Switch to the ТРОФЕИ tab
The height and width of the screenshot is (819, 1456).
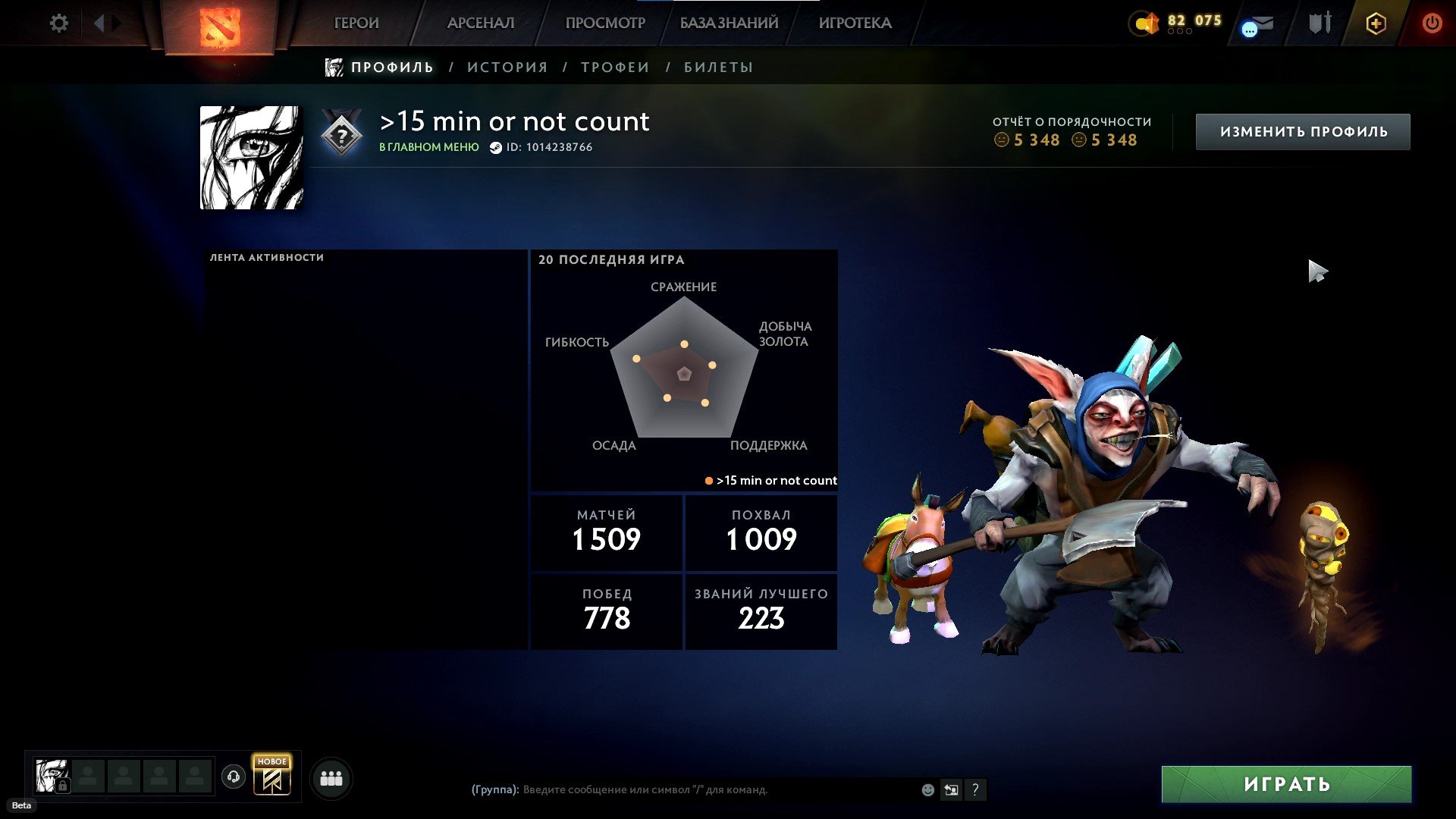615,67
